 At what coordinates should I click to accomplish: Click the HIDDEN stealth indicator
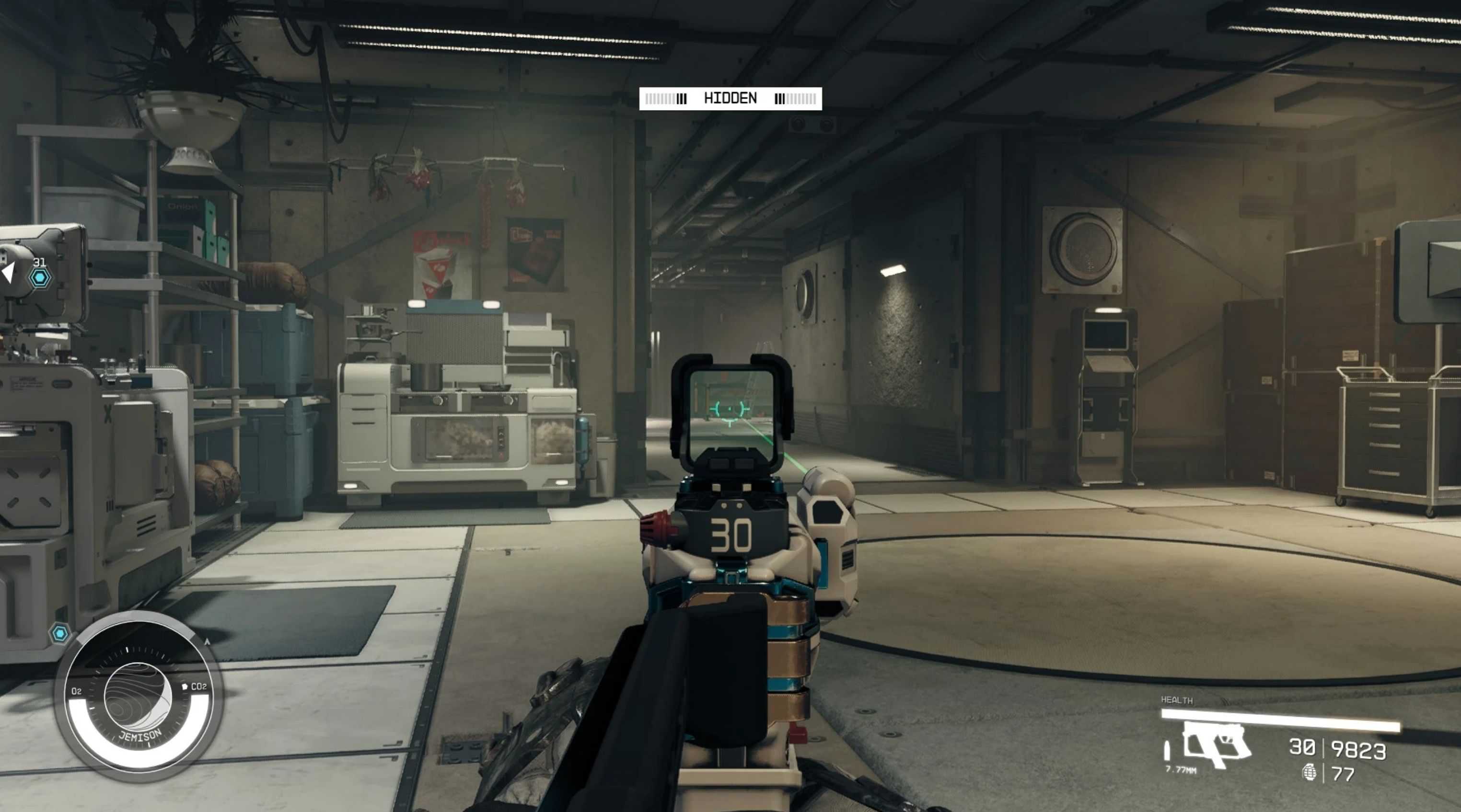point(730,99)
